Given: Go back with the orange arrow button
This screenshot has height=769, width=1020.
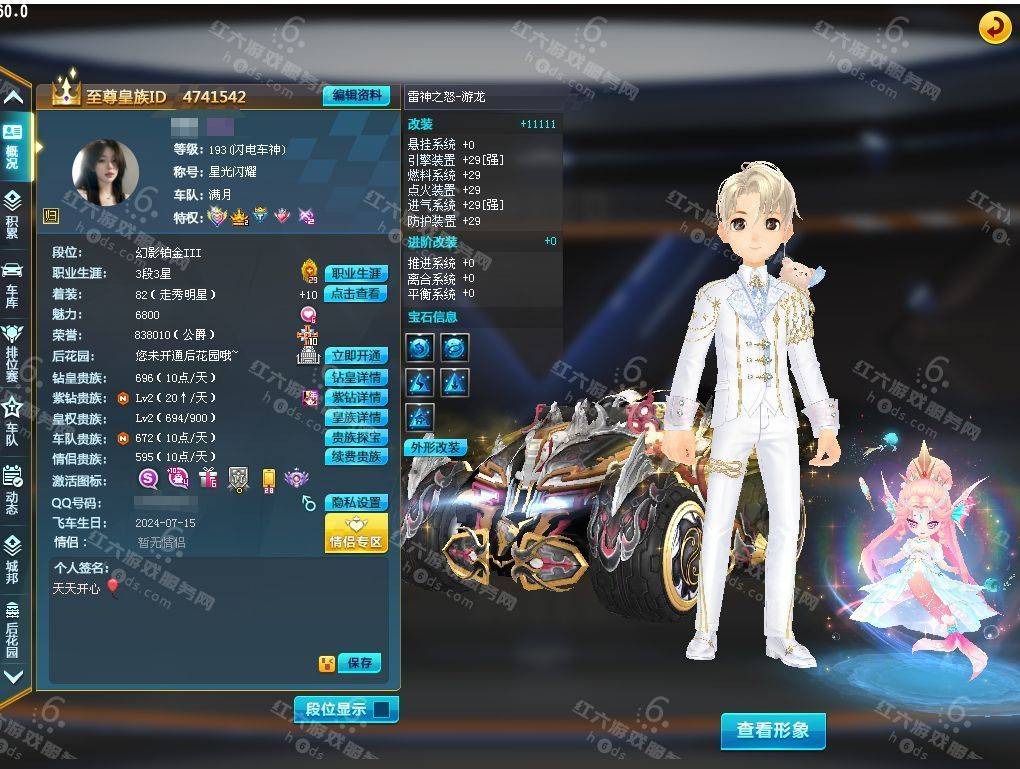Looking at the screenshot, I should (994, 28).
